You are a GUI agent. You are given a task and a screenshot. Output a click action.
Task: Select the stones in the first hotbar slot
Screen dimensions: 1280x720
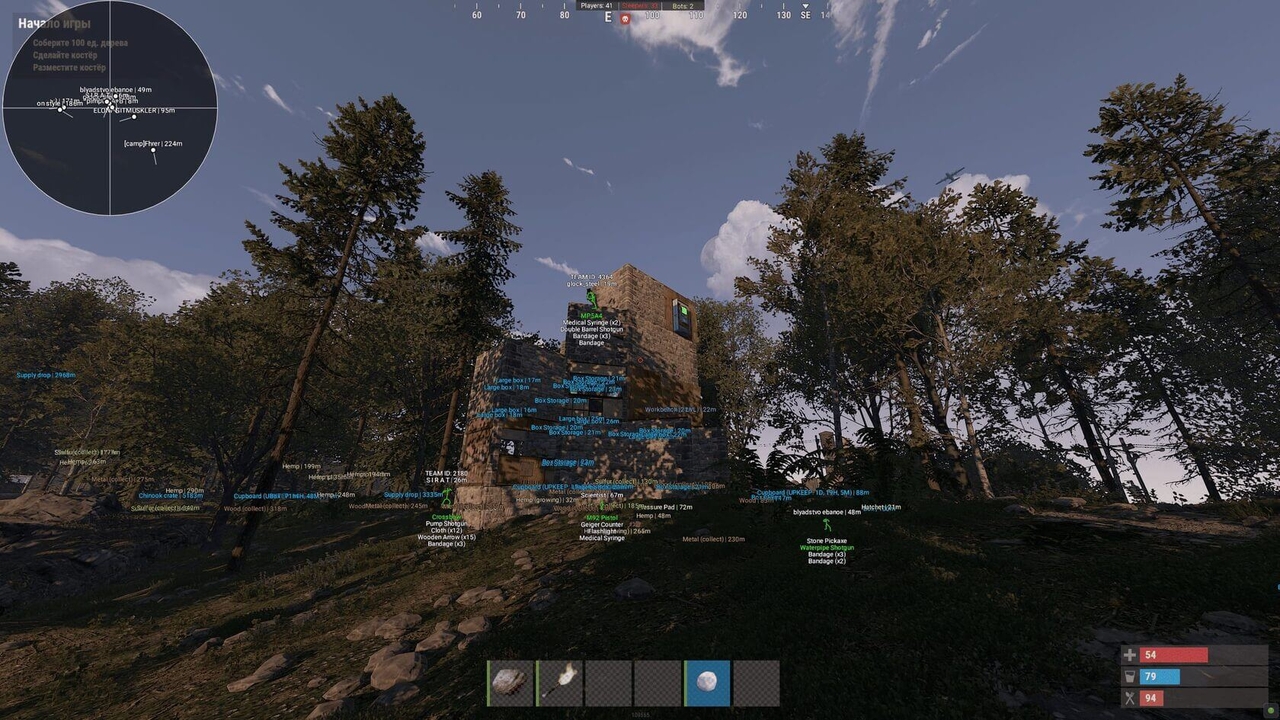[x=509, y=683]
